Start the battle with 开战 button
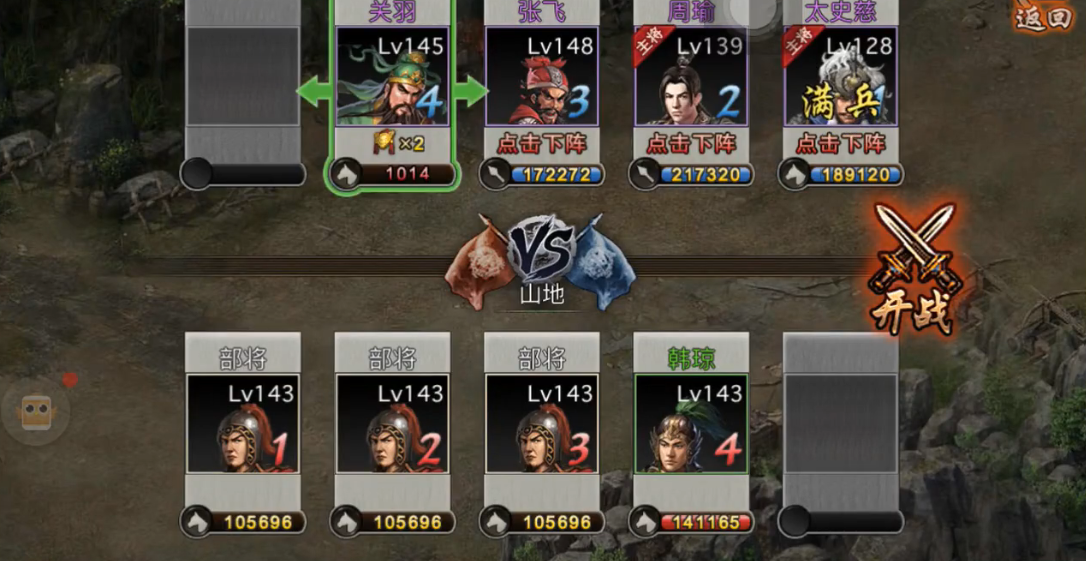1086x561 pixels. tap(913, 268)
